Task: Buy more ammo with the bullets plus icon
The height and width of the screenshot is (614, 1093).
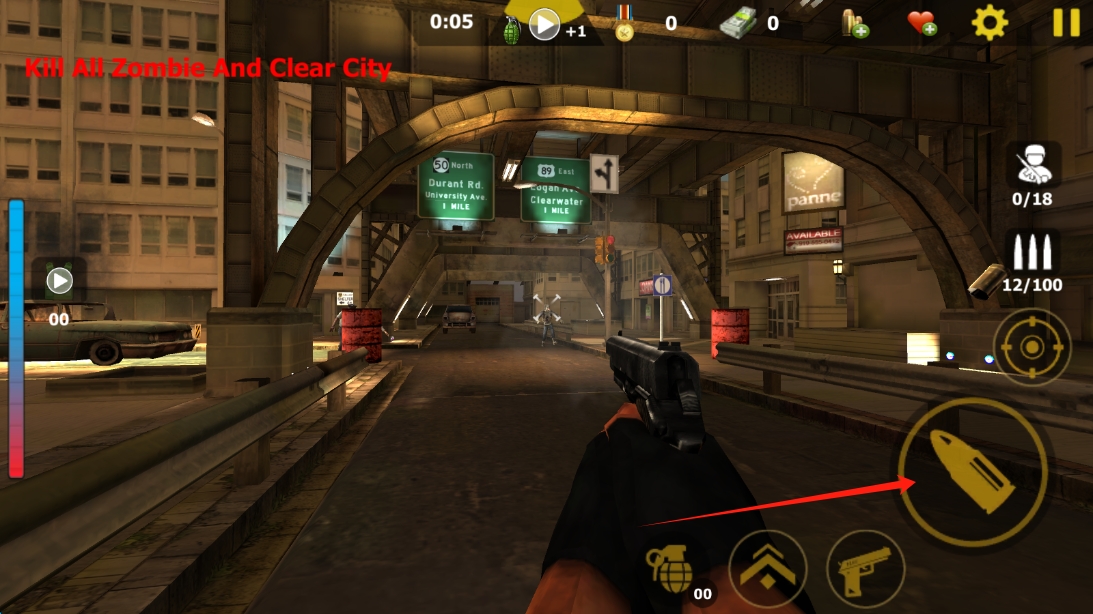Action: tap(854, 23)
